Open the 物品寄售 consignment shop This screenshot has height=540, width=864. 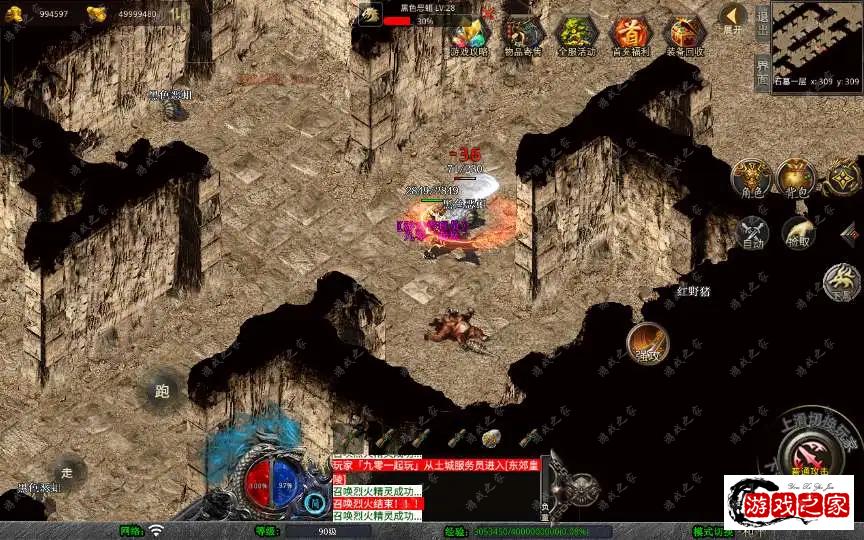[x=523, y=35]
